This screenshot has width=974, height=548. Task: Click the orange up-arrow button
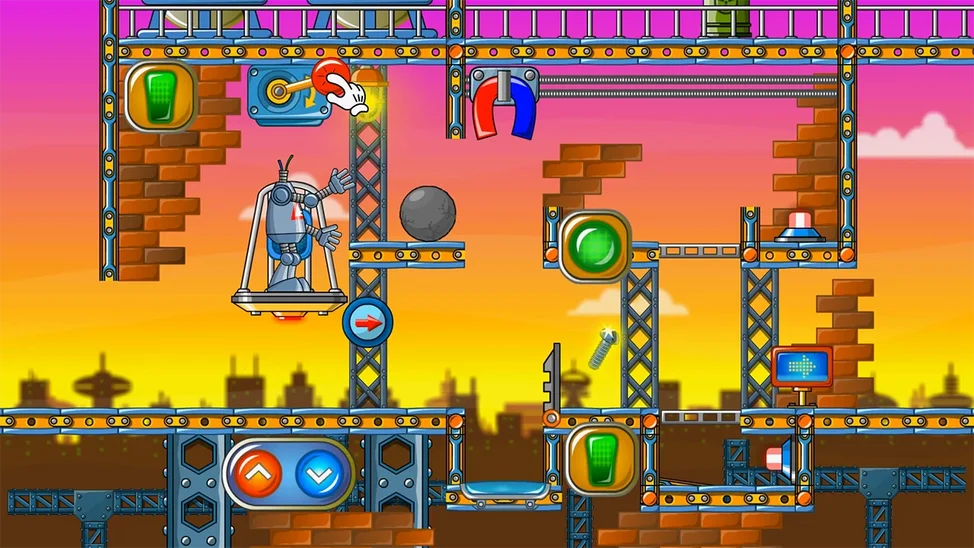click(x=261, y=474)
